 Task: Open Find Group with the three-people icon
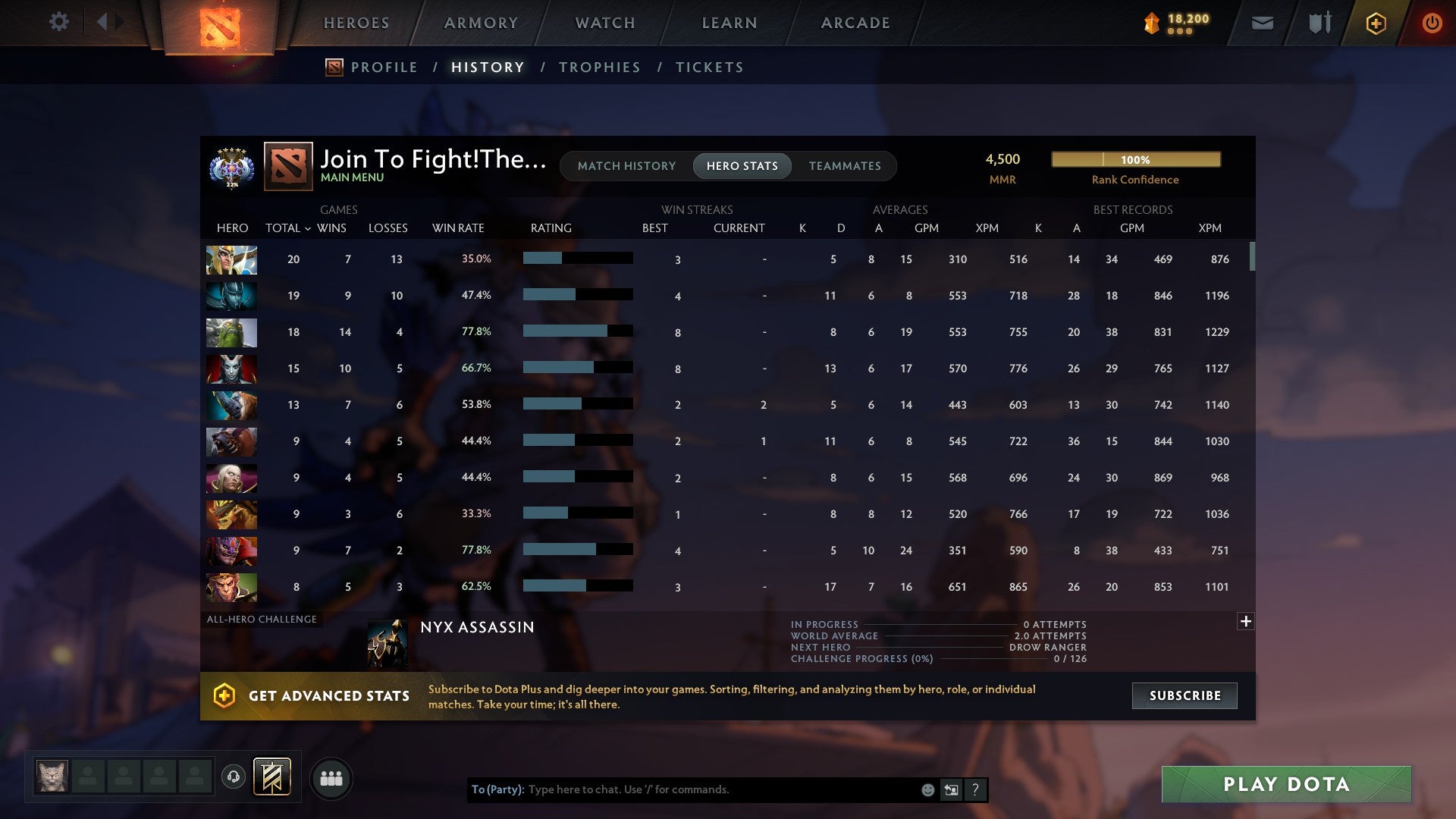[331, 778]
